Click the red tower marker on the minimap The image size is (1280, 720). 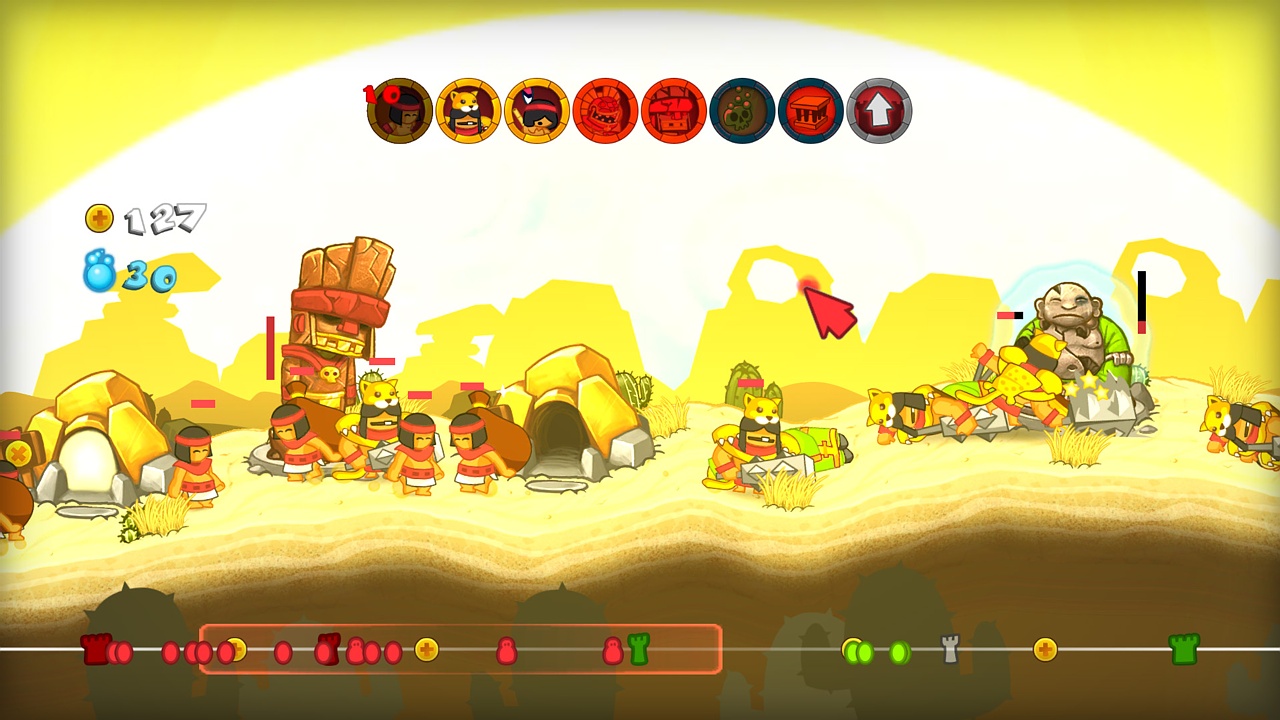[95, 650]
